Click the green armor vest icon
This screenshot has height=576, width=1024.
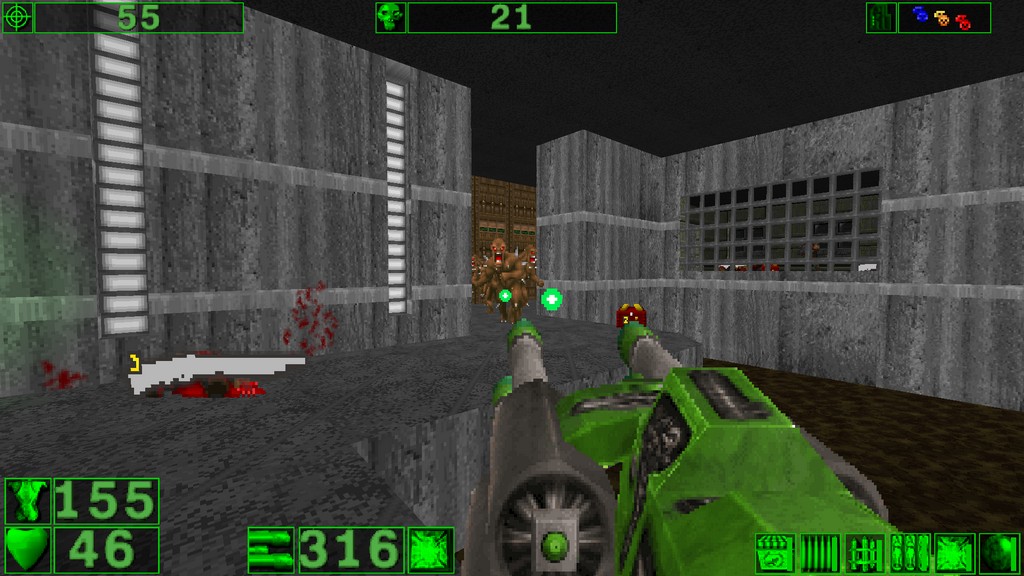28,500
